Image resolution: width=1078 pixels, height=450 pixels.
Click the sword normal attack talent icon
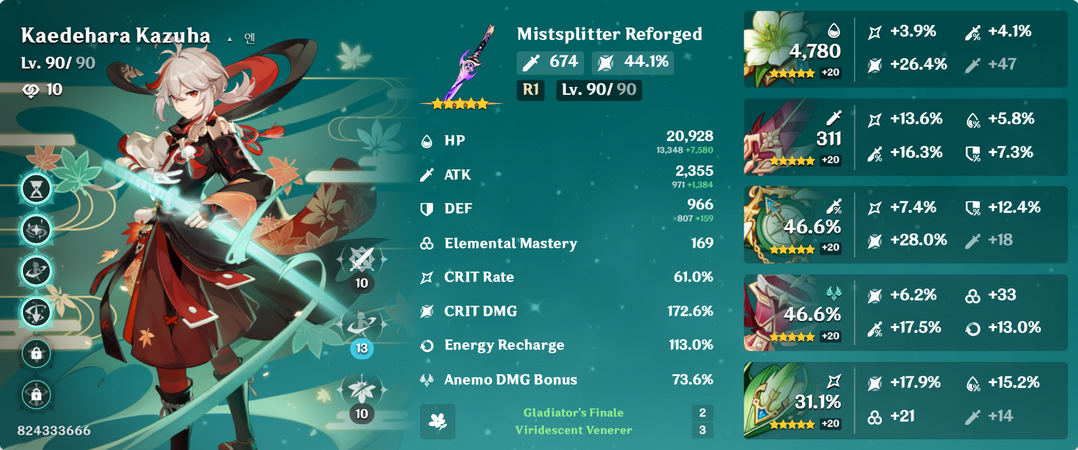[361, 261]
